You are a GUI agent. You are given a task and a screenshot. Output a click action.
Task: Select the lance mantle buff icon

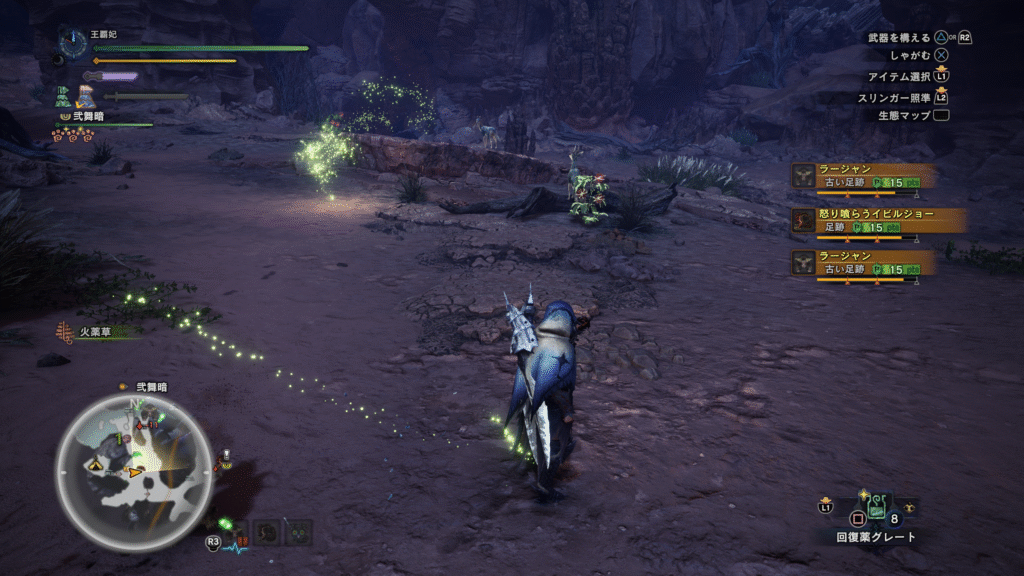click(x=84, y=96)
